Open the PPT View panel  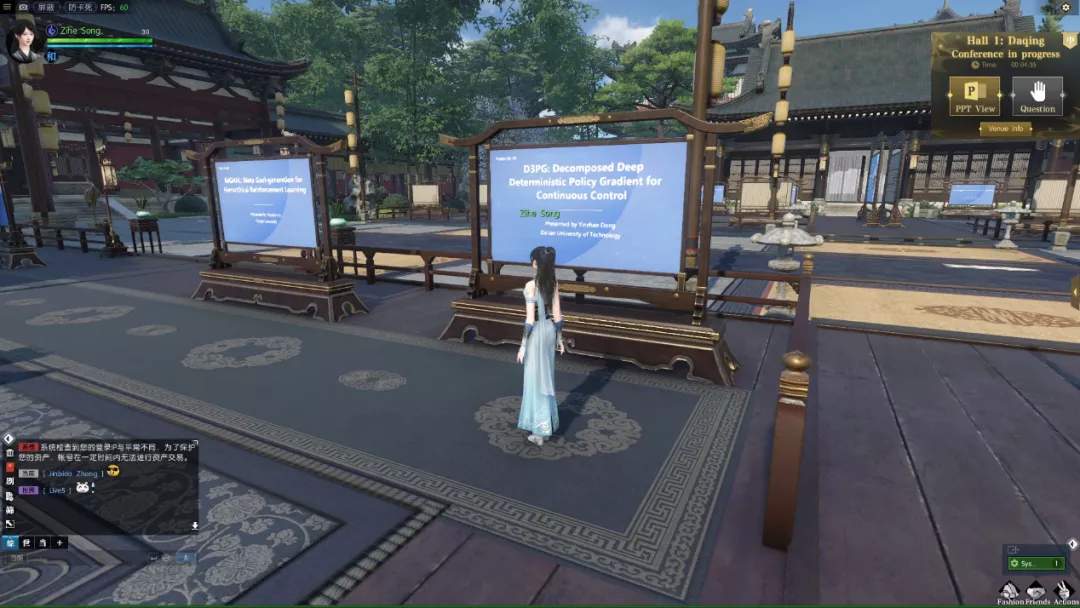[975, 96]
